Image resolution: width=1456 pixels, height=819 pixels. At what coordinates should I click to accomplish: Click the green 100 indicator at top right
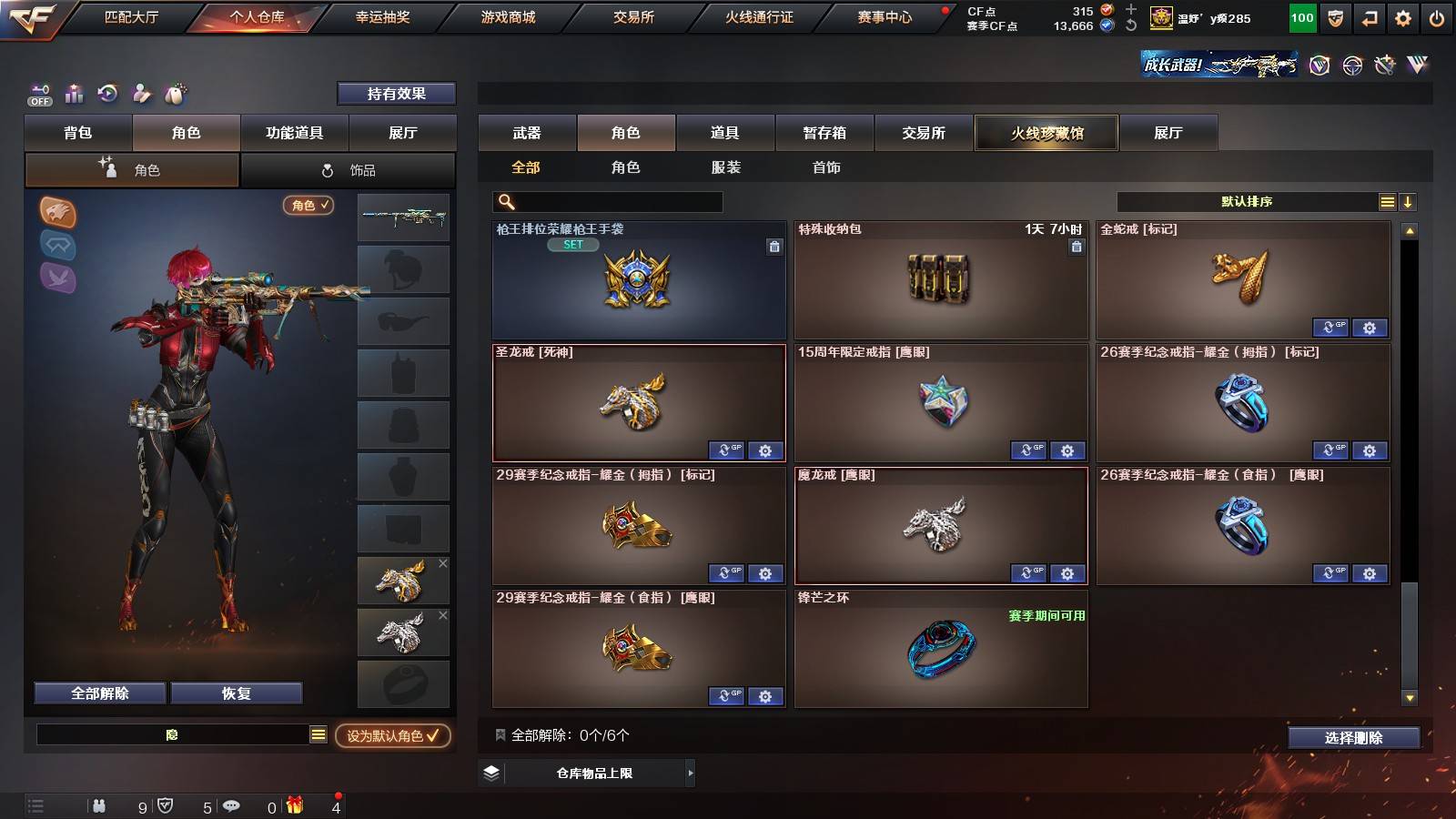(x=1301, y=17)
